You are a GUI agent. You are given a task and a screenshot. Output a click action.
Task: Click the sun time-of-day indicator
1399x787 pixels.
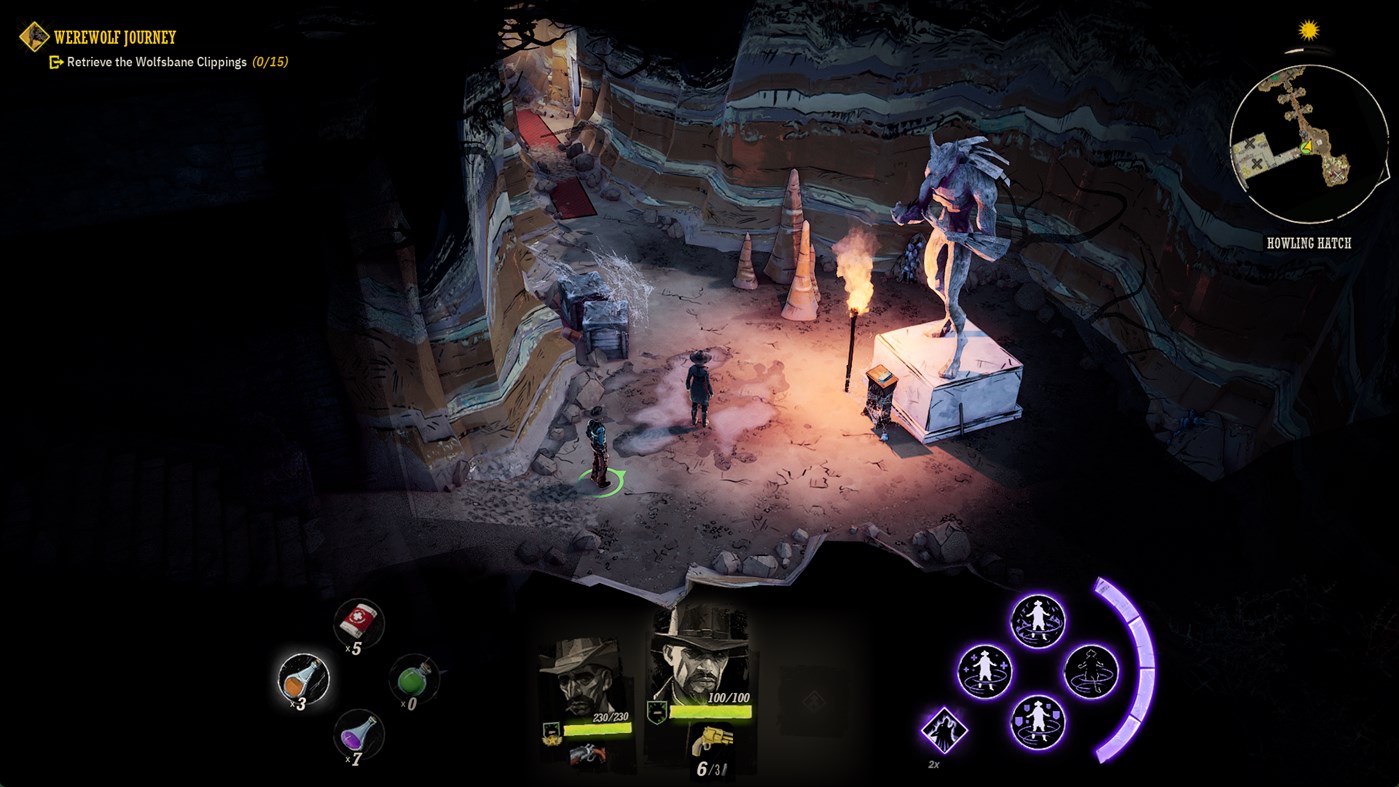click(1307, 30)
